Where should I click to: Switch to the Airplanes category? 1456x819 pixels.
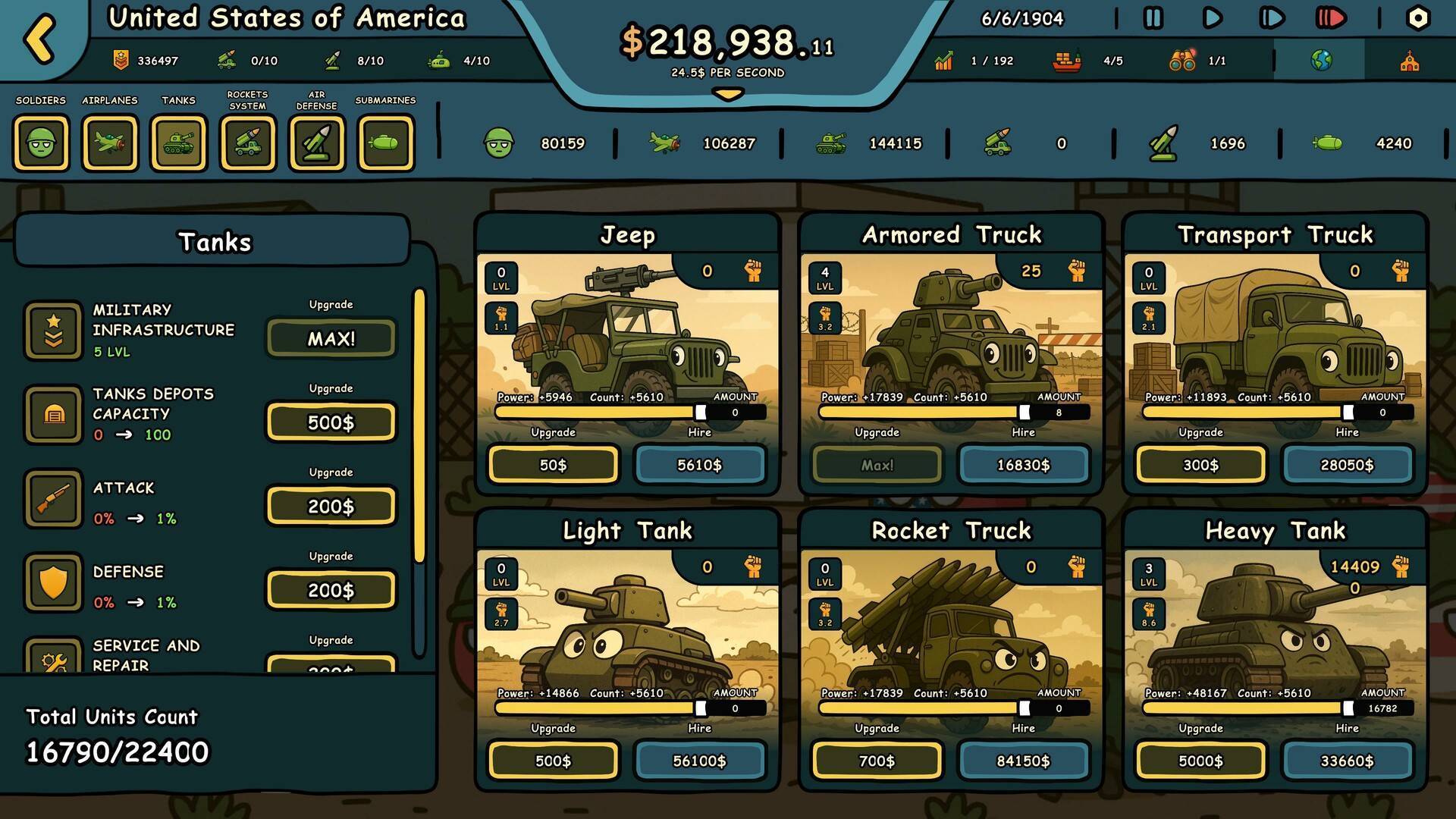coord(110,143)
